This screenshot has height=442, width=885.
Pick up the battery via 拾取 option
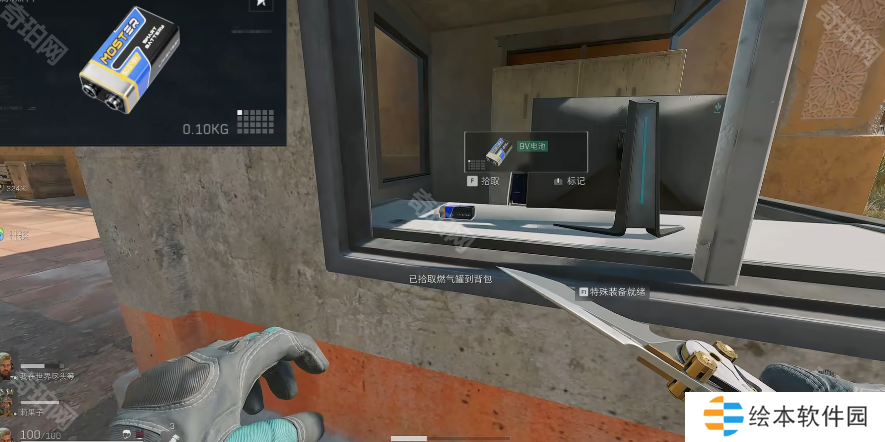(x=483, y=182)
